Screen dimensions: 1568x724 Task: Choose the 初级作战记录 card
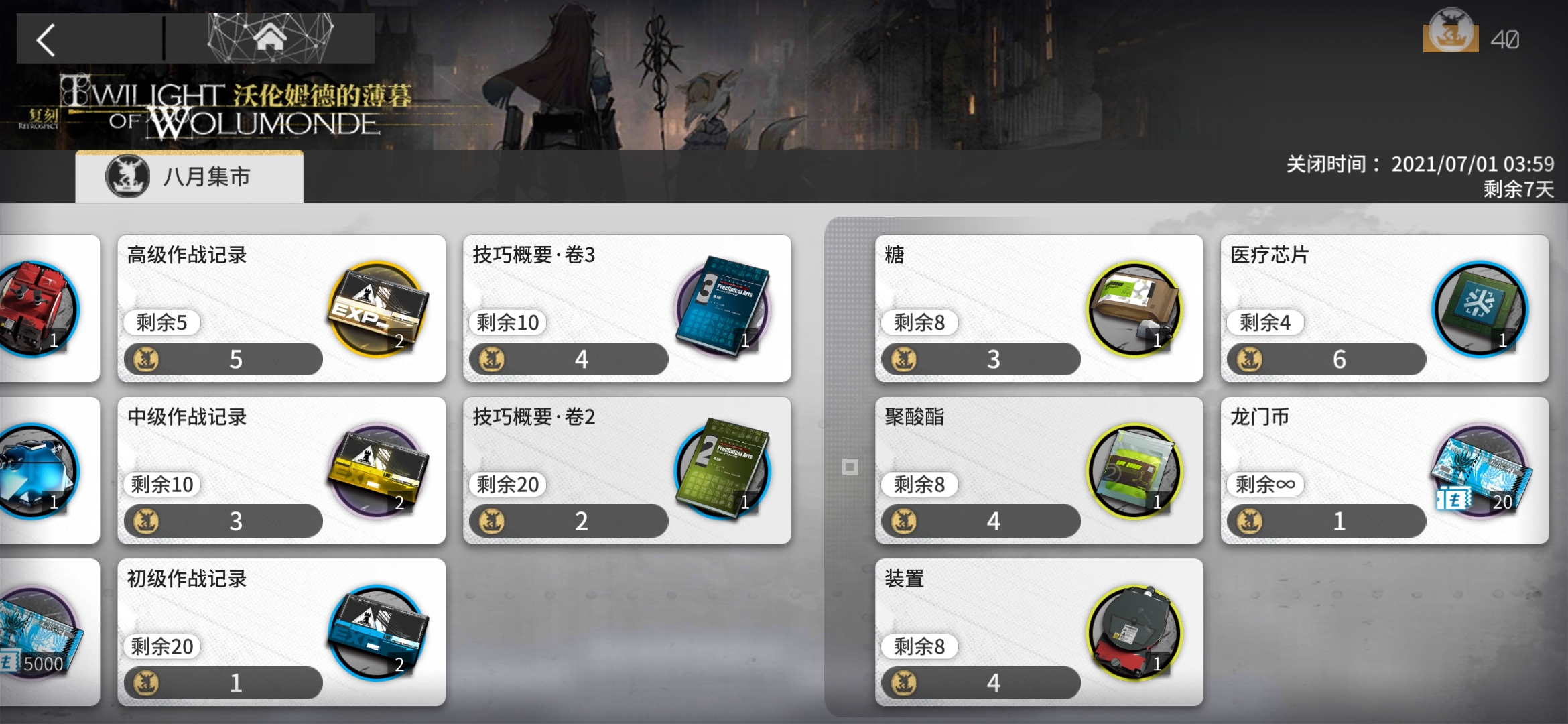281,632
